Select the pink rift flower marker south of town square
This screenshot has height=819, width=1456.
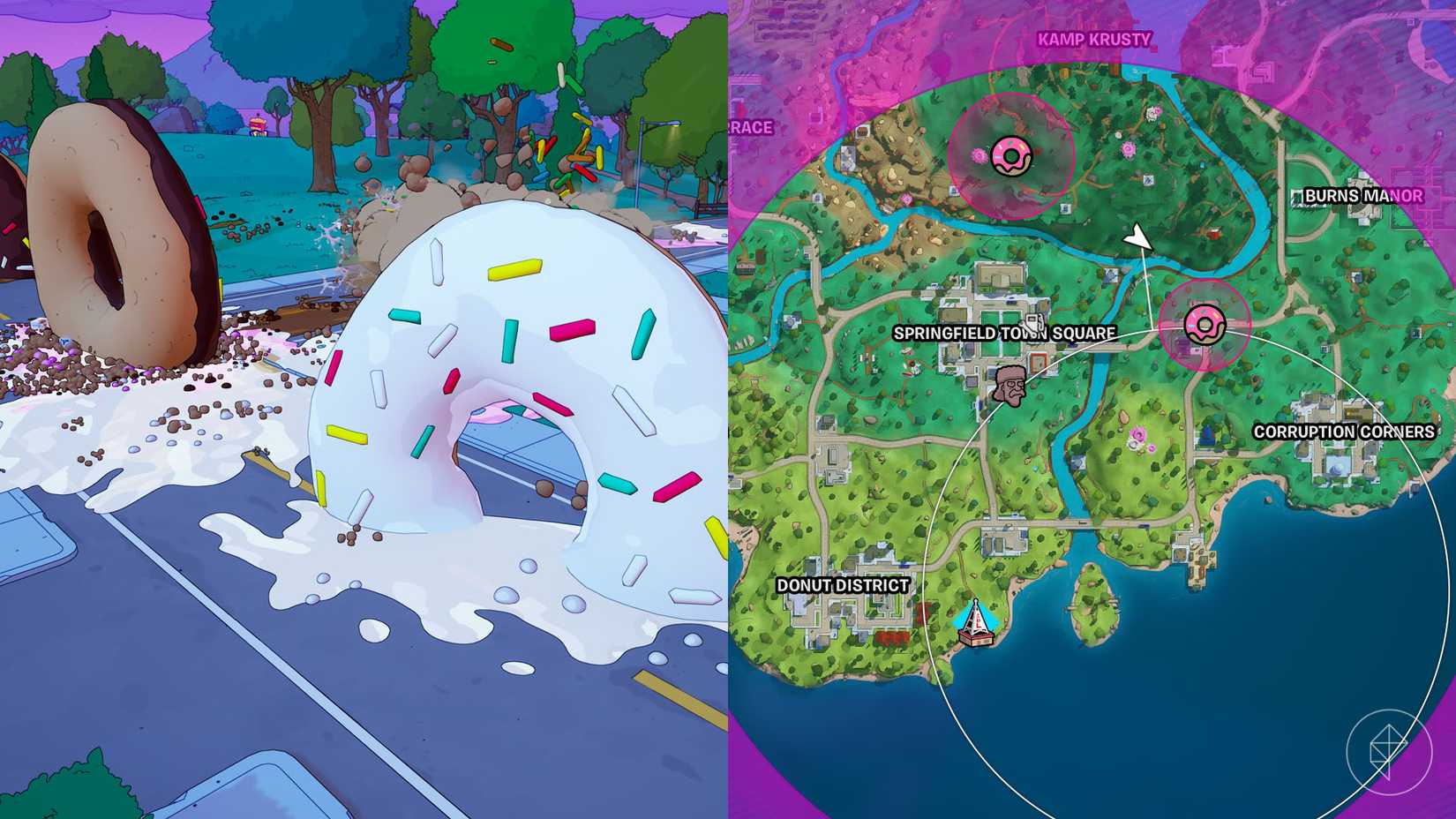[1138, 433]
